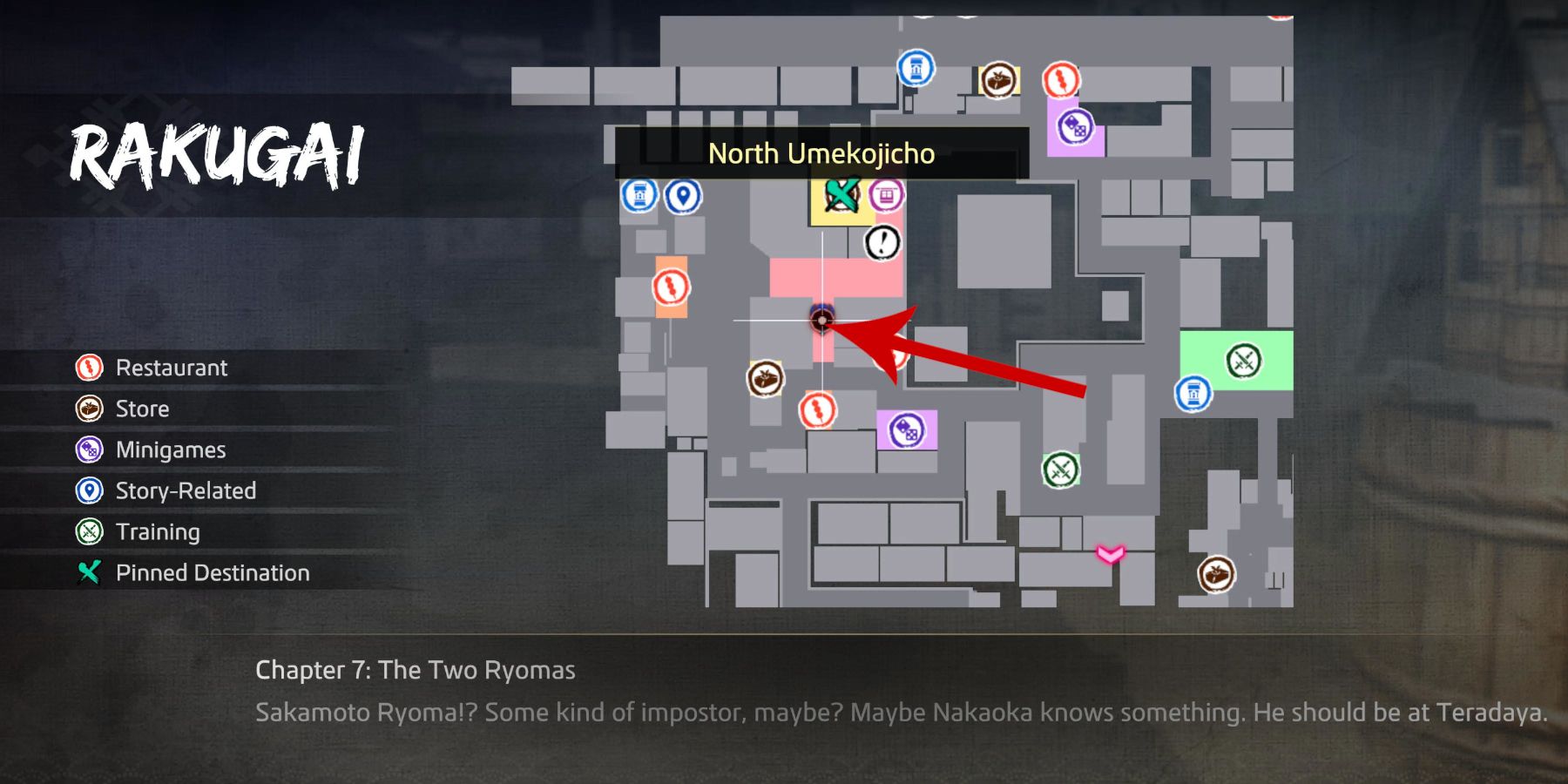Select the North Umekojicho area label
This screenshot has height=784, width=1568.
(822, 154)
